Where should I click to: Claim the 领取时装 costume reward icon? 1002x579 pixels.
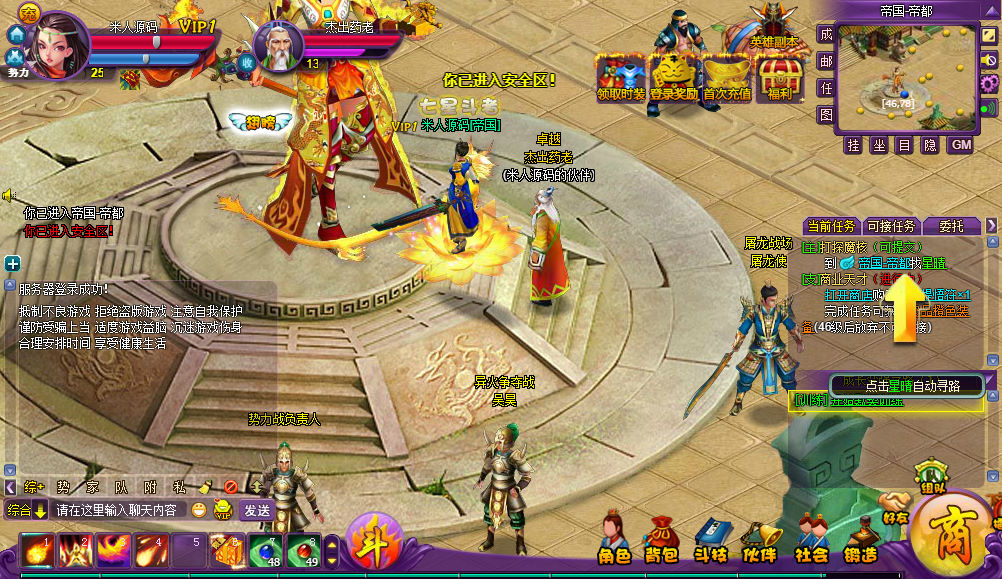621,76
